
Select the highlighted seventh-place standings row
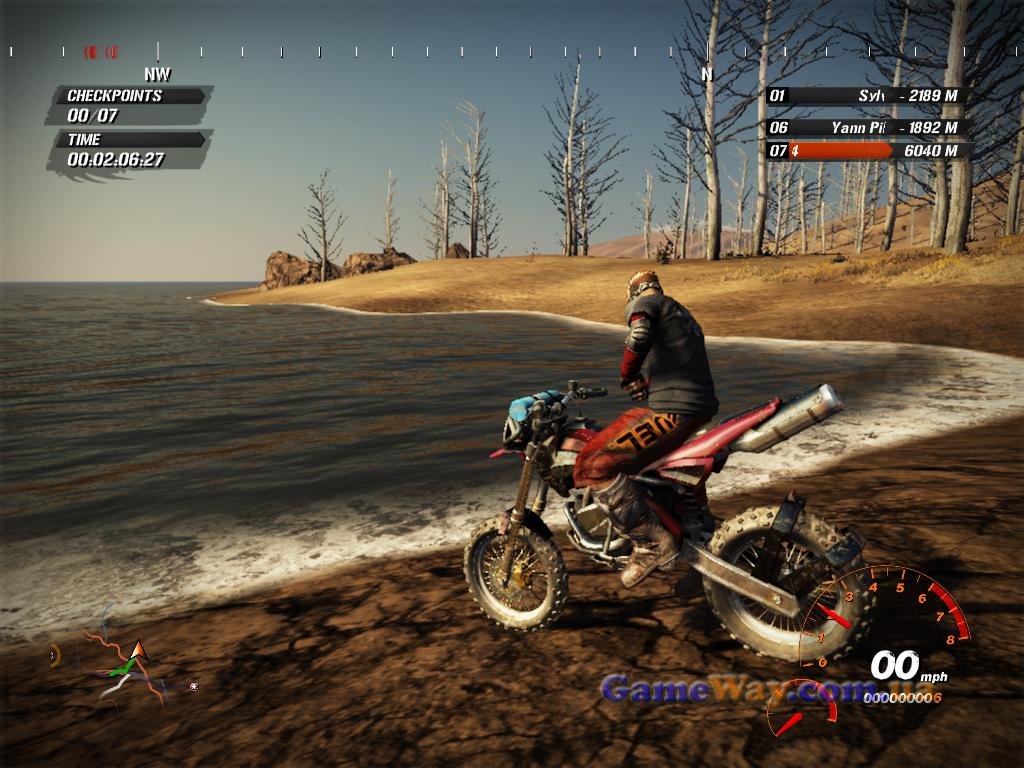point(866,151)
